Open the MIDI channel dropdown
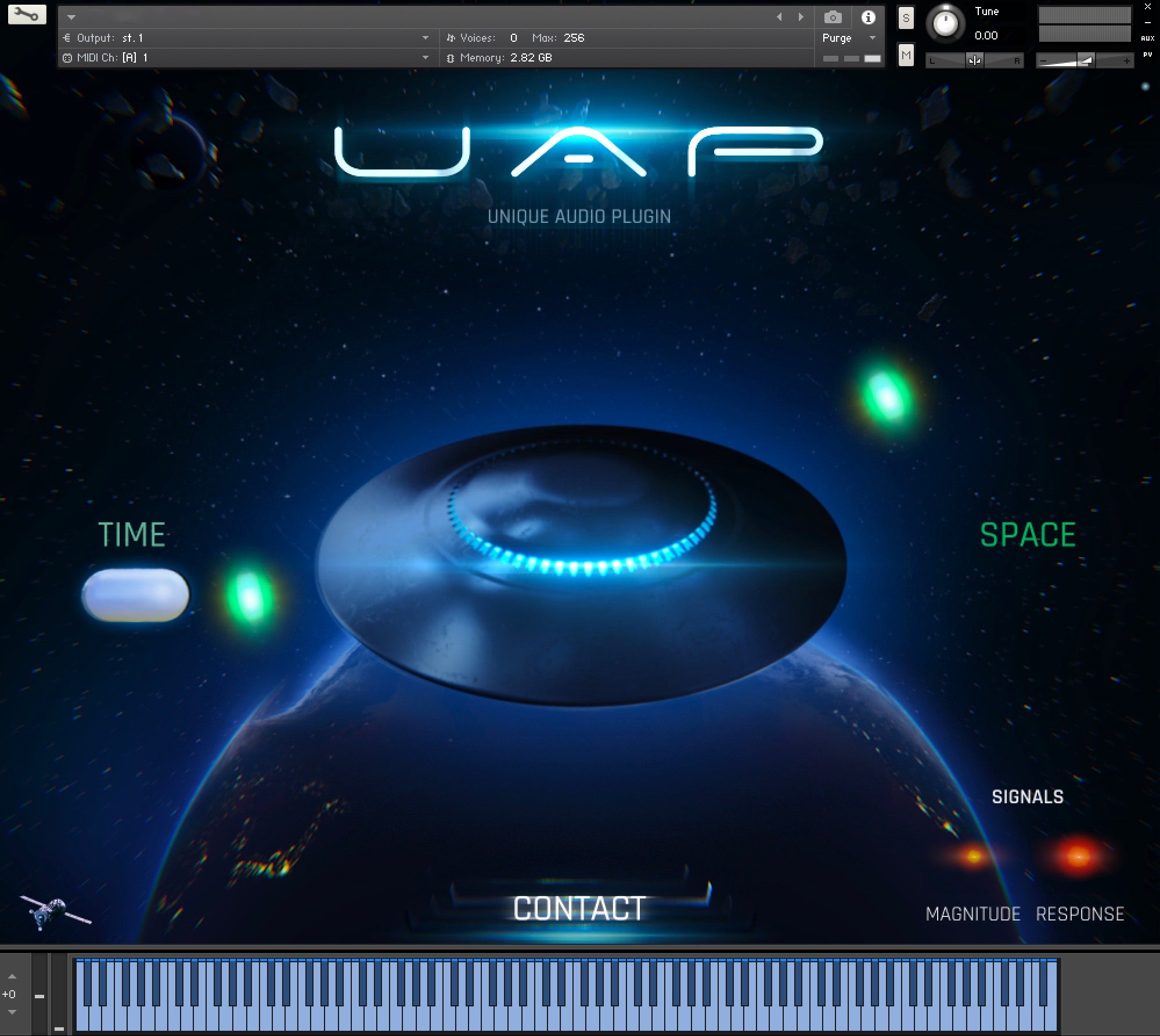This screenshot has height=1036, width=1160. [x=425, y=58]
